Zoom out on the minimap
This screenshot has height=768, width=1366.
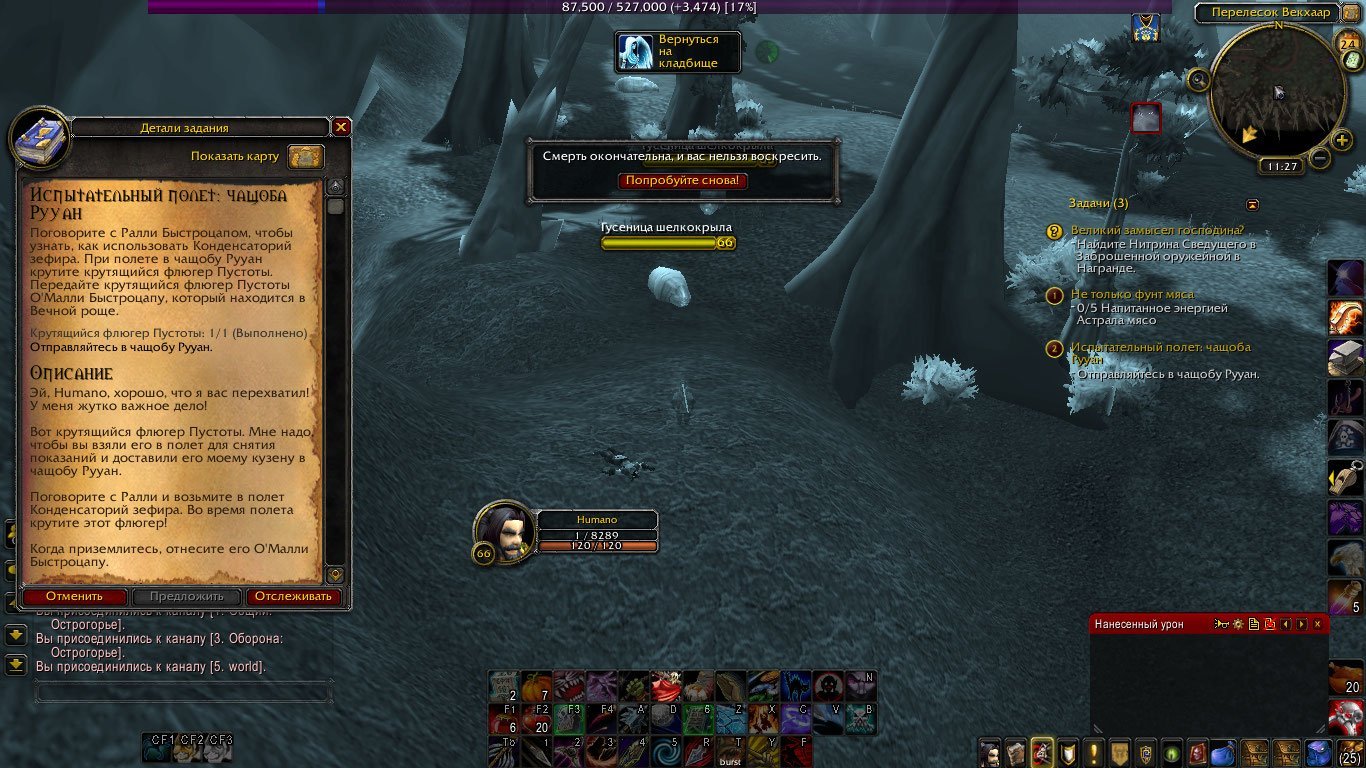(1320, 158)
